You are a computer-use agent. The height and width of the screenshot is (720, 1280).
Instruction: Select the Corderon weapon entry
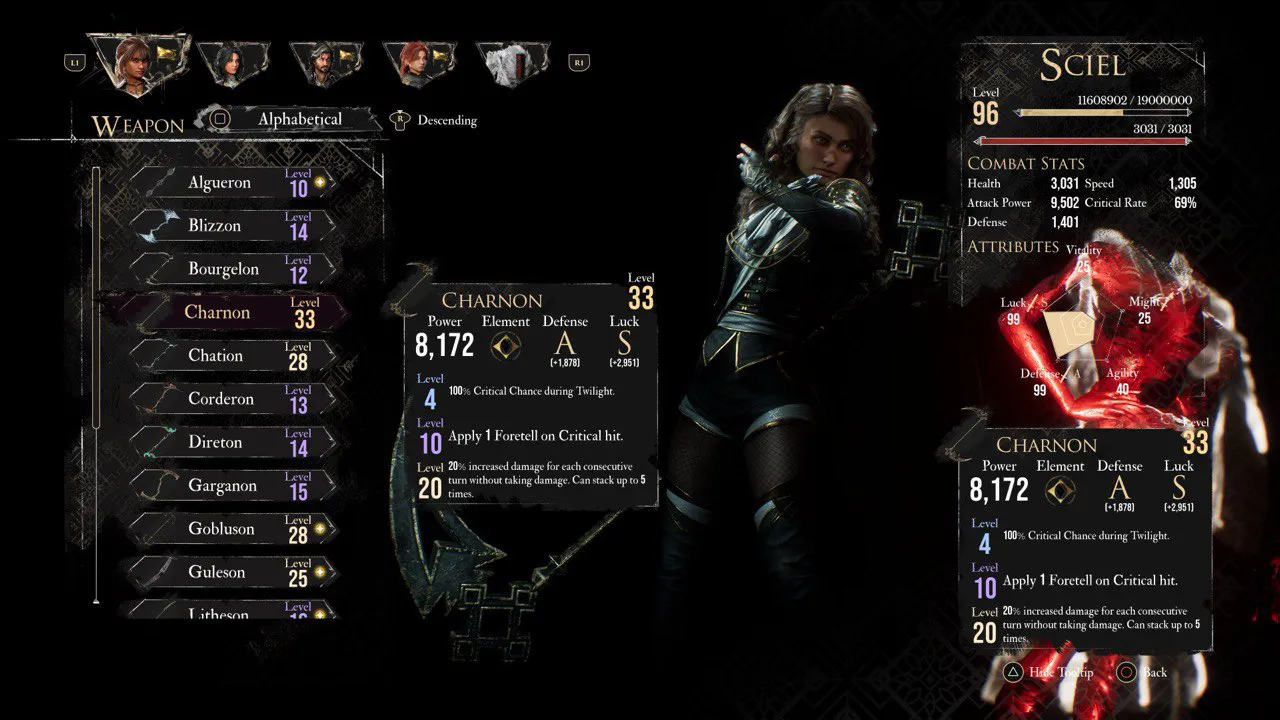tap(232, 399)
